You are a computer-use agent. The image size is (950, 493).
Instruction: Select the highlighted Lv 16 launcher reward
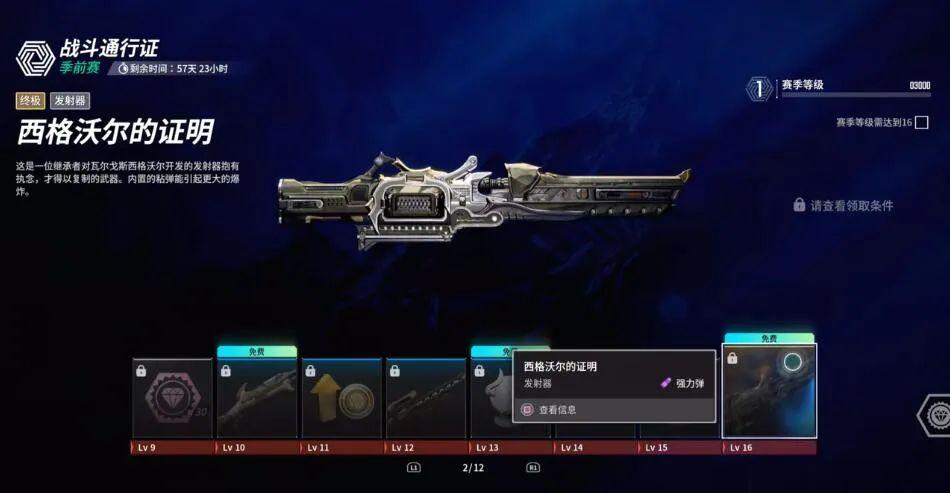pos(769,391)
